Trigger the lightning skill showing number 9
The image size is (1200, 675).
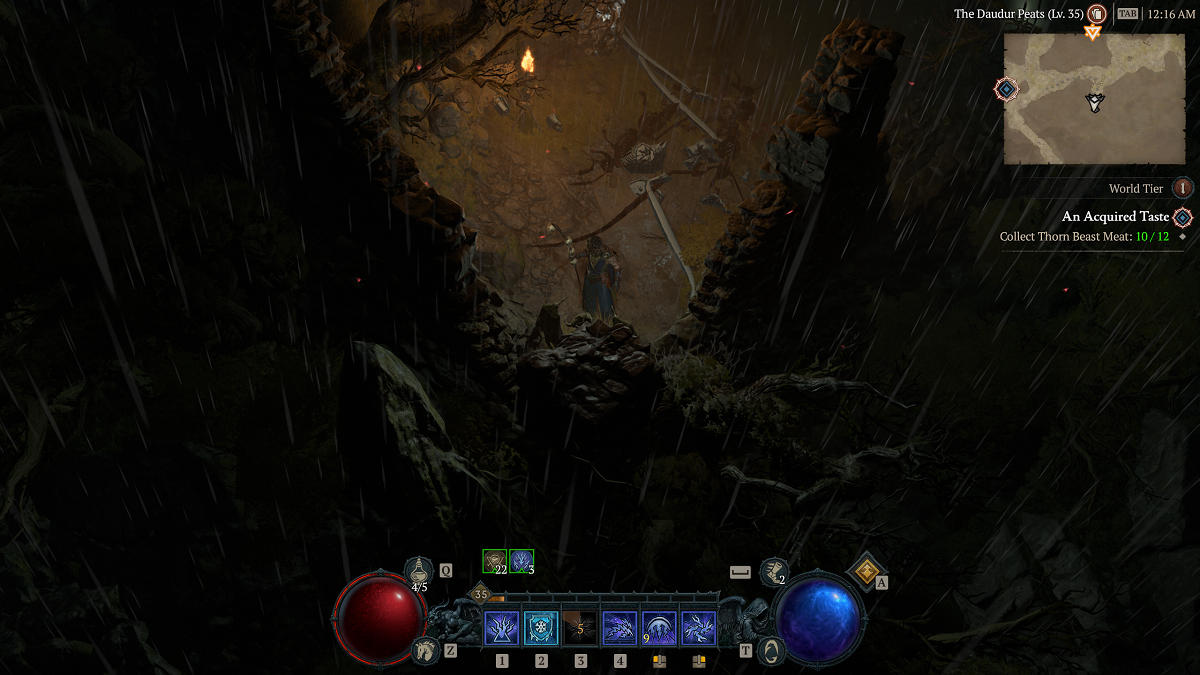coord(659,628)
